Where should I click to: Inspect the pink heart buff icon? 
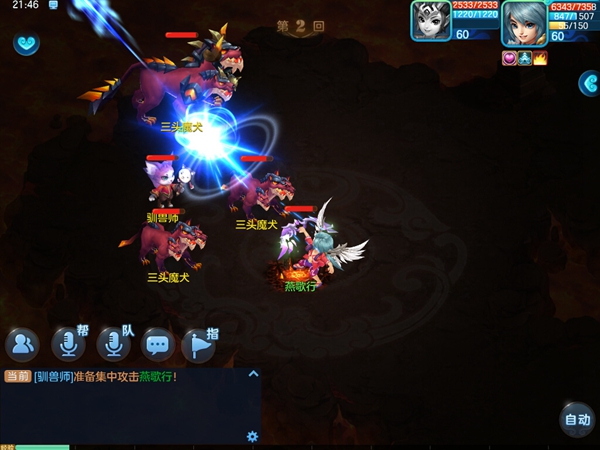pos(509,58)
